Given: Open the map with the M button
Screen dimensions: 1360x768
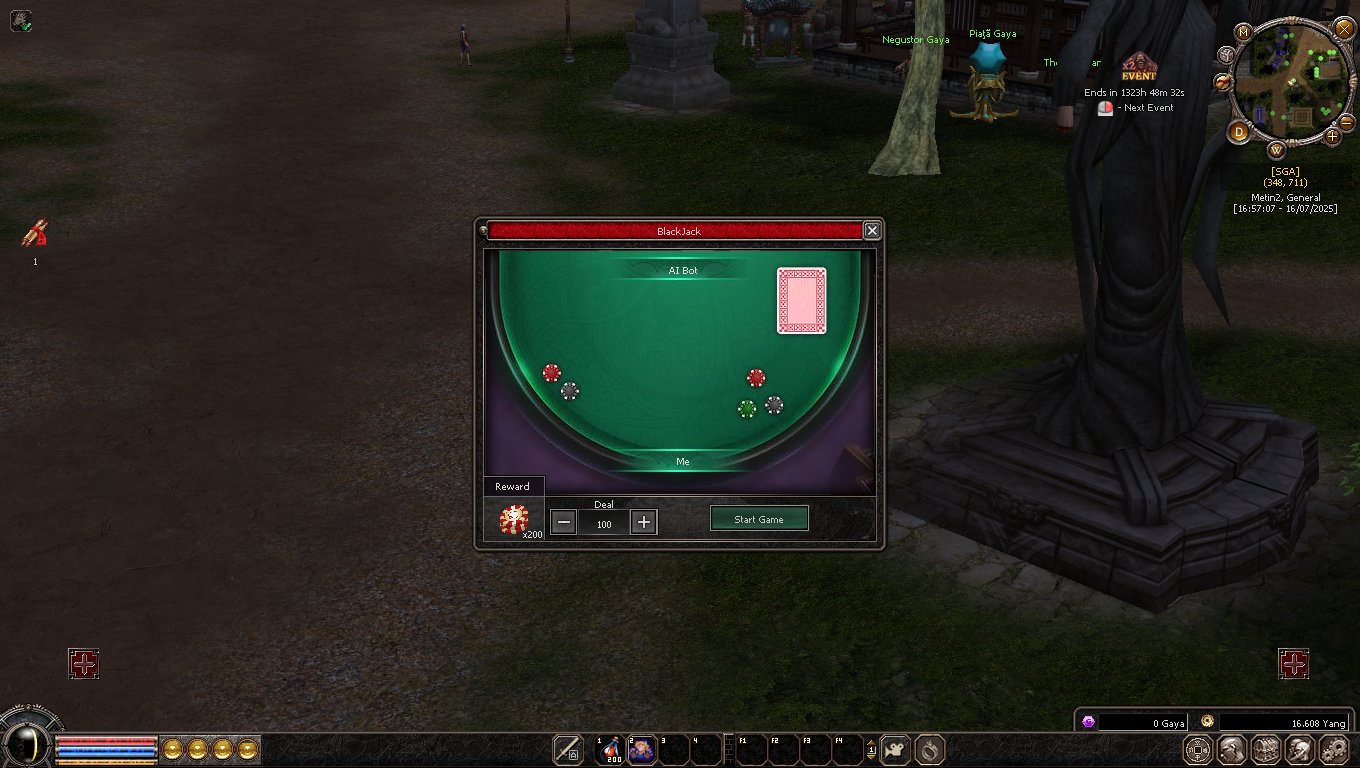Looking at the screenshot, I should 1244,32.
